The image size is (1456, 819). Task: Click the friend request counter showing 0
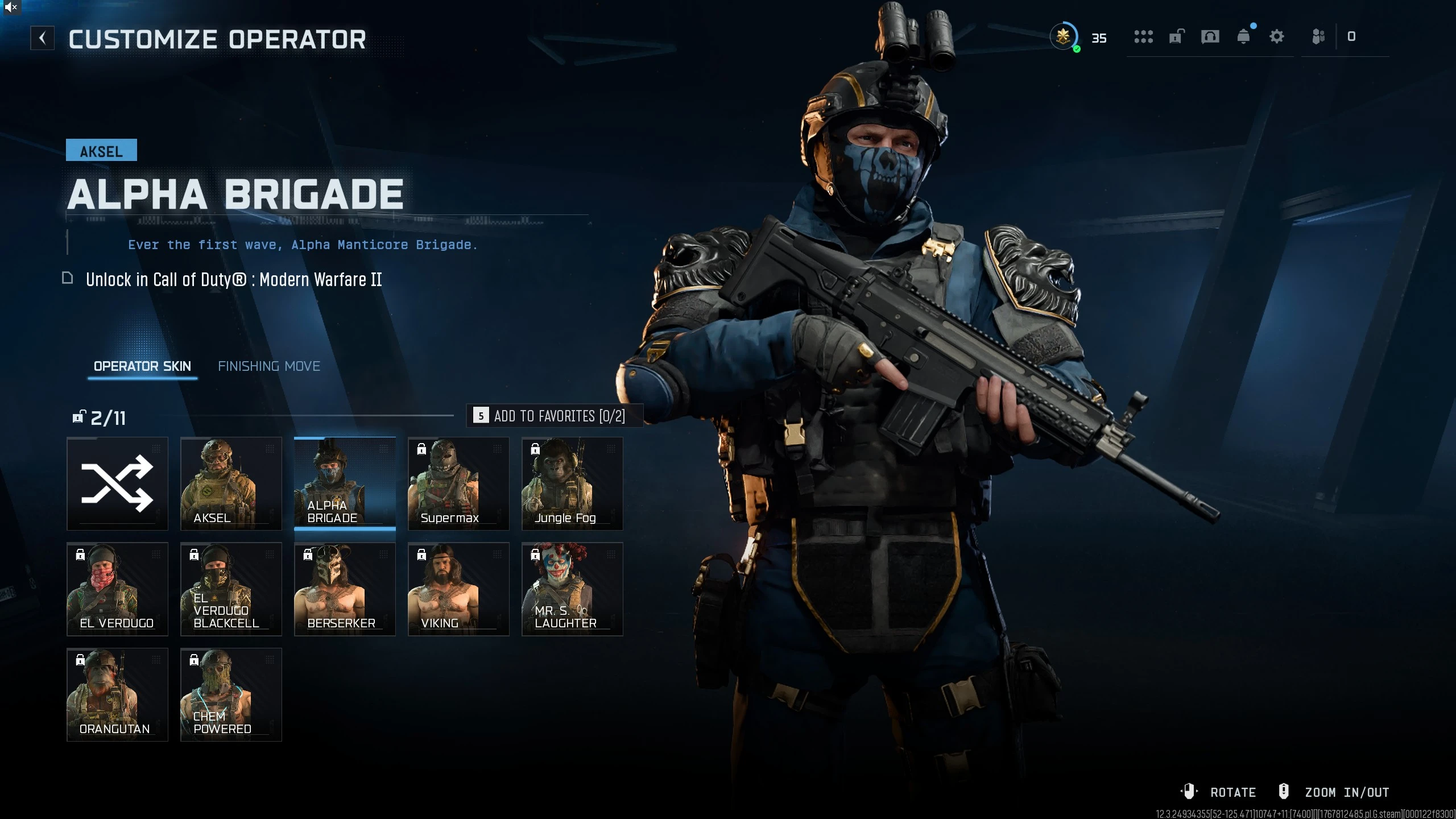1350,36
